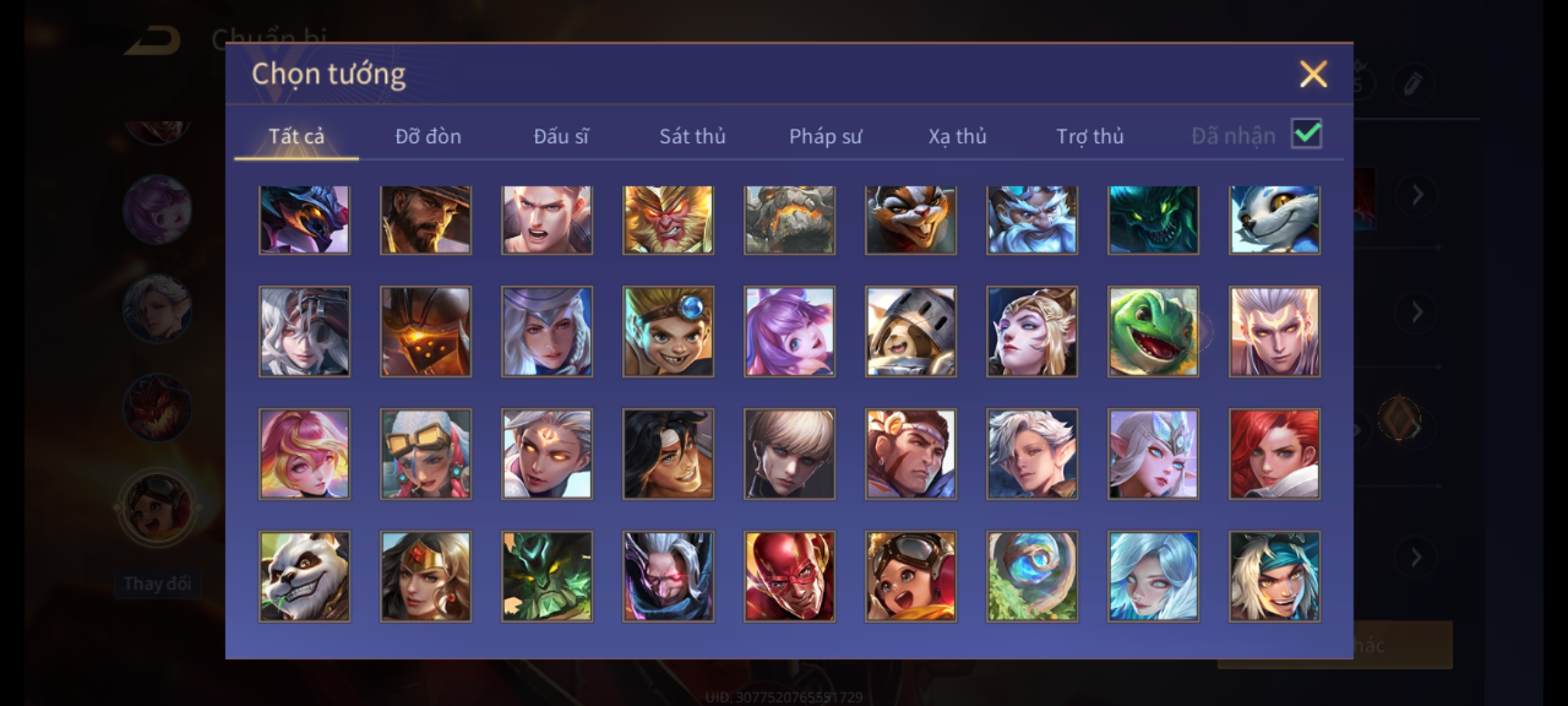Select the Tất cả tab
The height and width of the screenshot is (706, 1568).
(x=296, y=136)
